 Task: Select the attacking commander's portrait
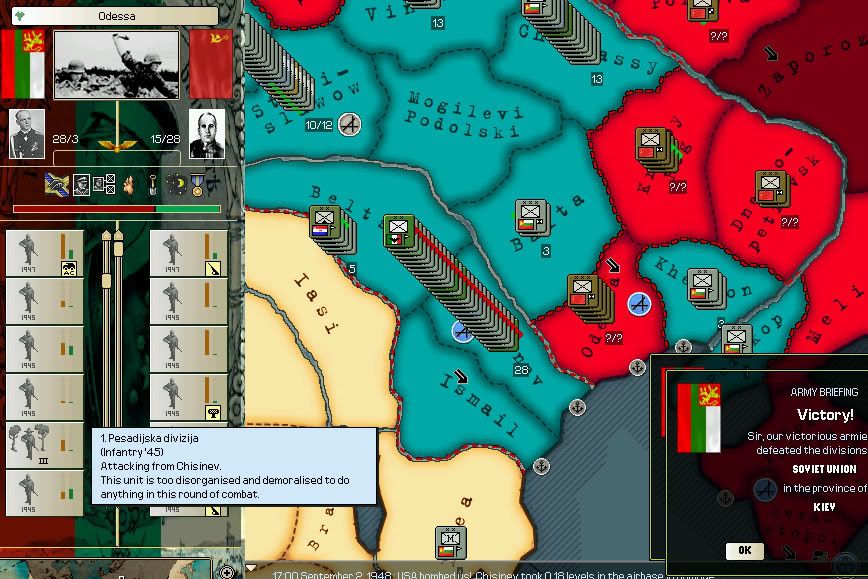(27, 131)
